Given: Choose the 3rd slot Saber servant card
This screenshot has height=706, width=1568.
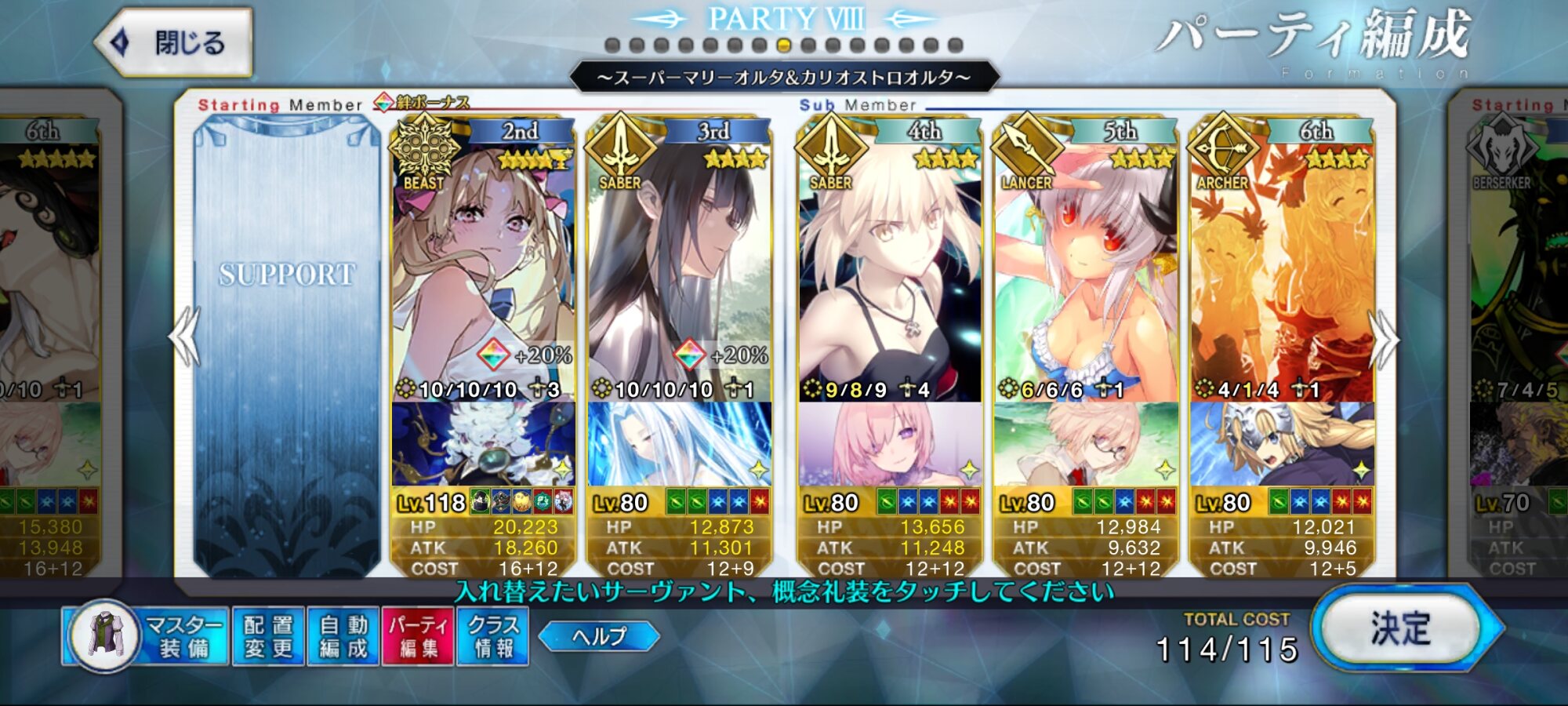Looking at the screenshot, I should (x=679, y=267).
